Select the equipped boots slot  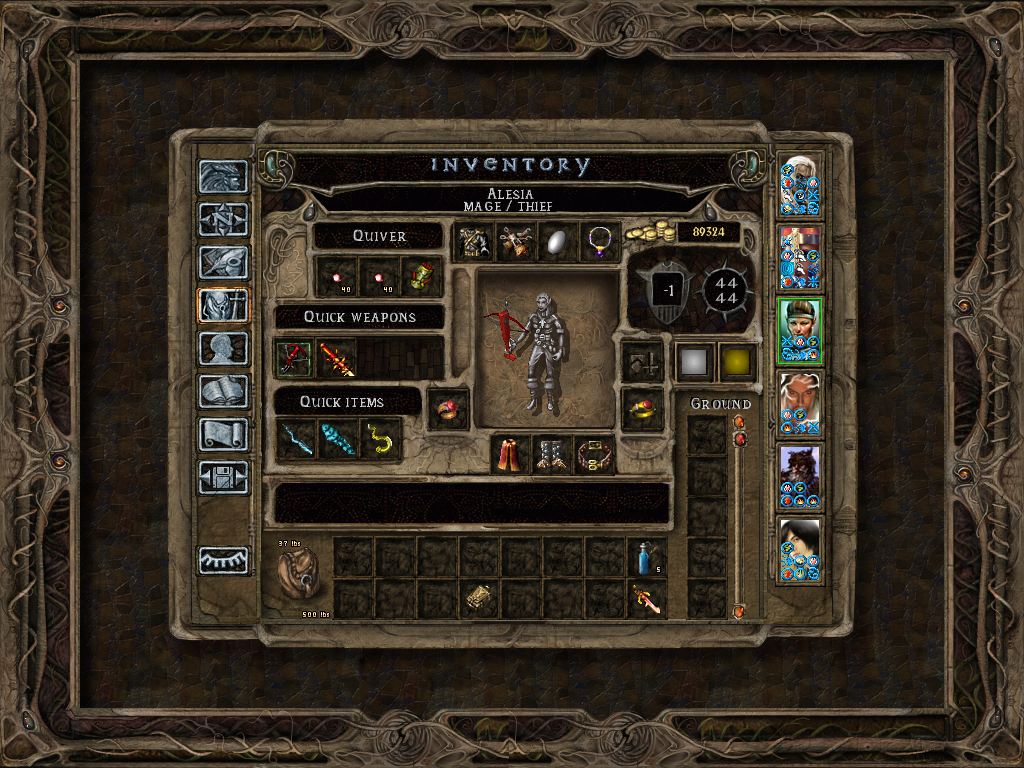click(552, 455)
